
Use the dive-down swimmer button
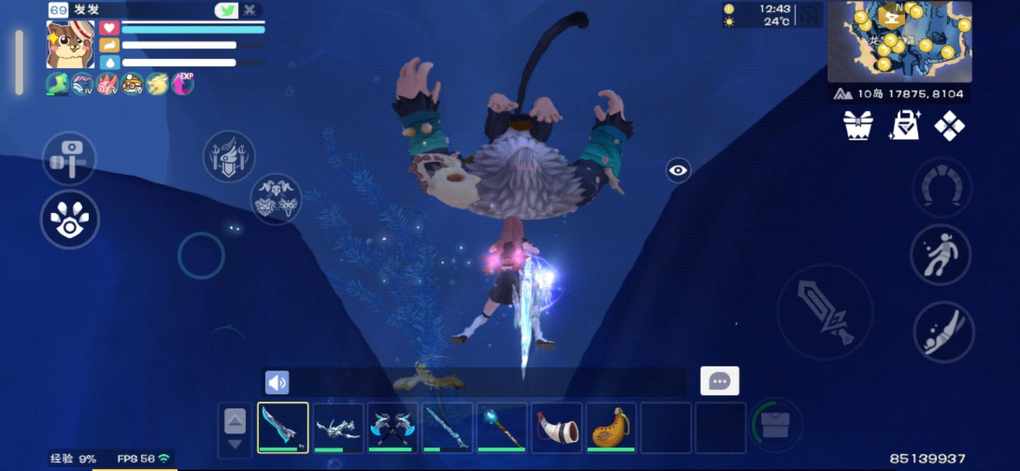point(943,332)
